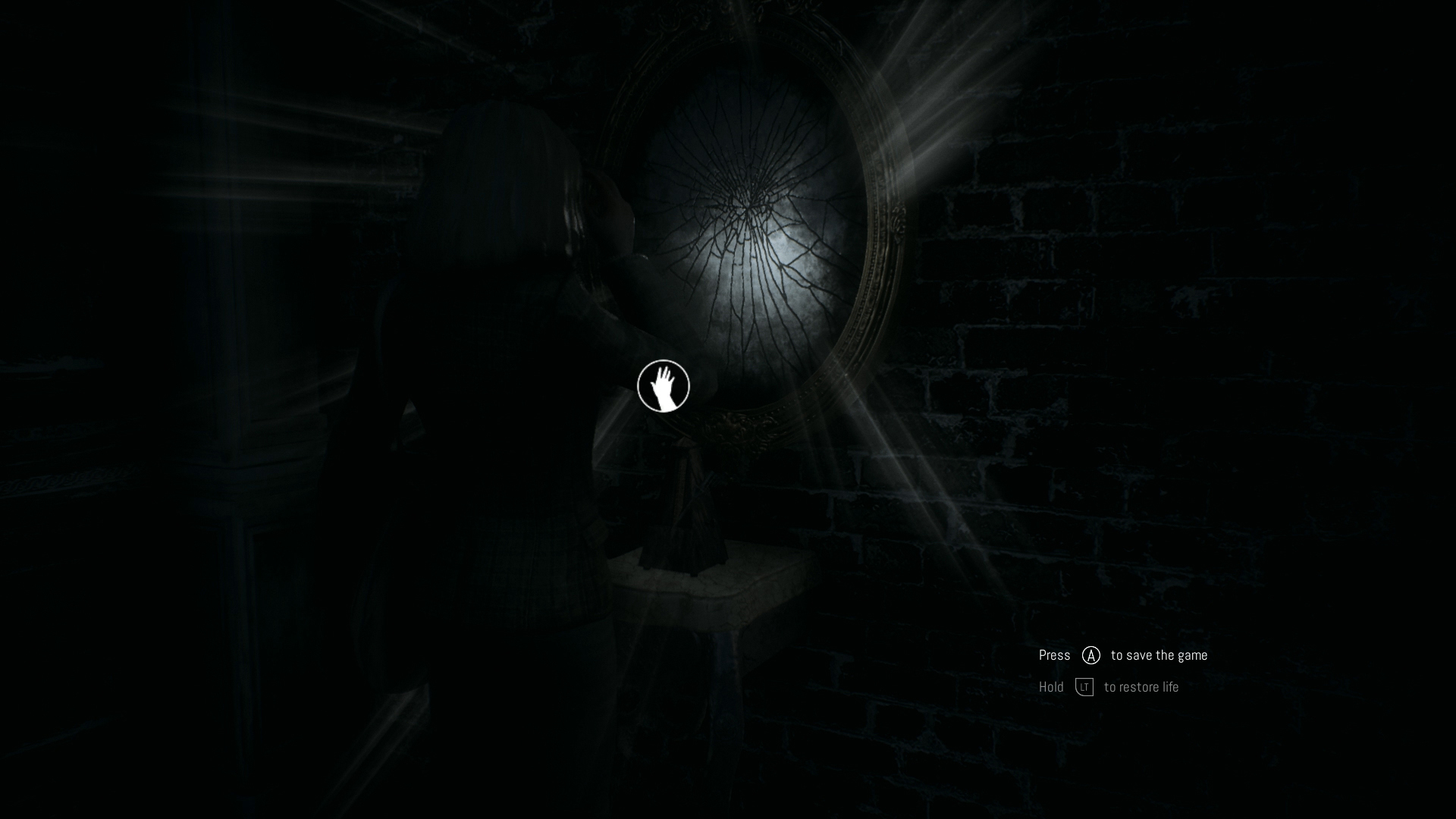This screenshot has width=1456, height=819.
Task: Select the word 'Press' in the prompt
Action: coord(1054,655)
